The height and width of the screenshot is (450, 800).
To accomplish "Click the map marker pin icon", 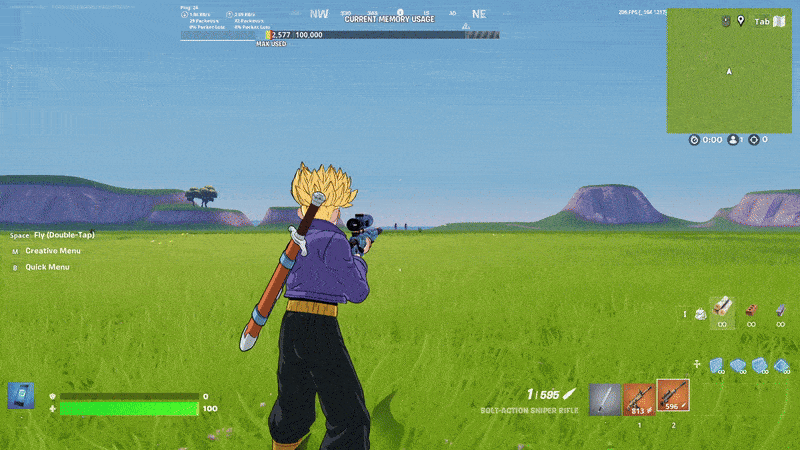I will coord(741,21).
